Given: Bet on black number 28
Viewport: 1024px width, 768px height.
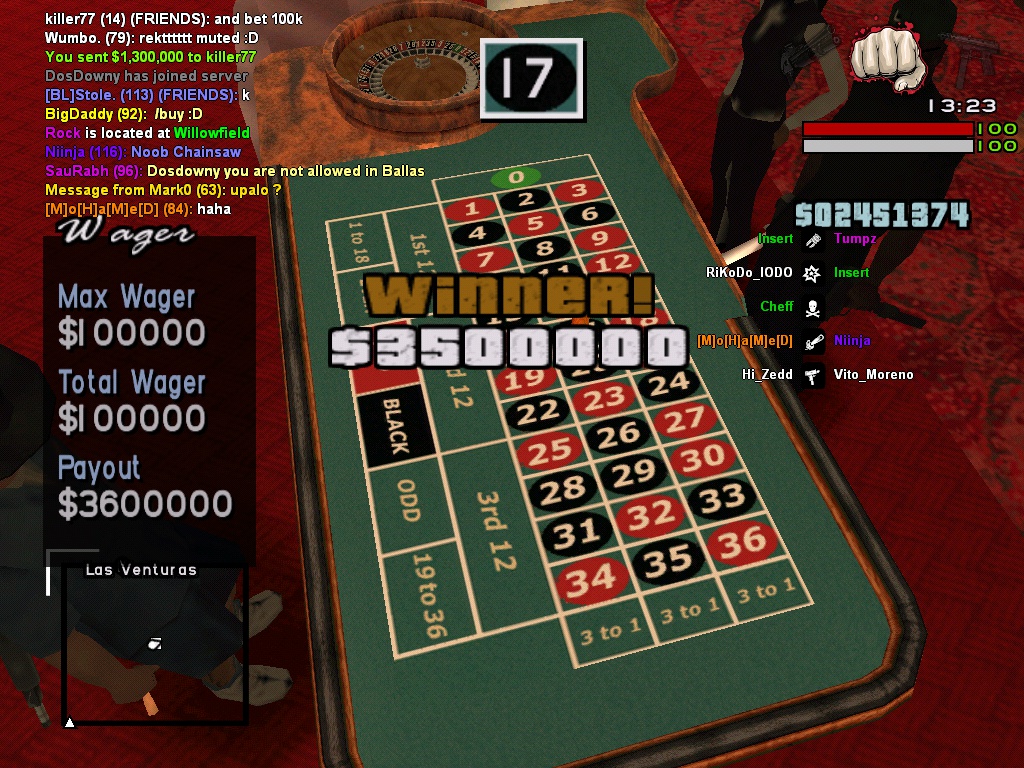Looking at the screenshot, I should [x=563, y=488].
